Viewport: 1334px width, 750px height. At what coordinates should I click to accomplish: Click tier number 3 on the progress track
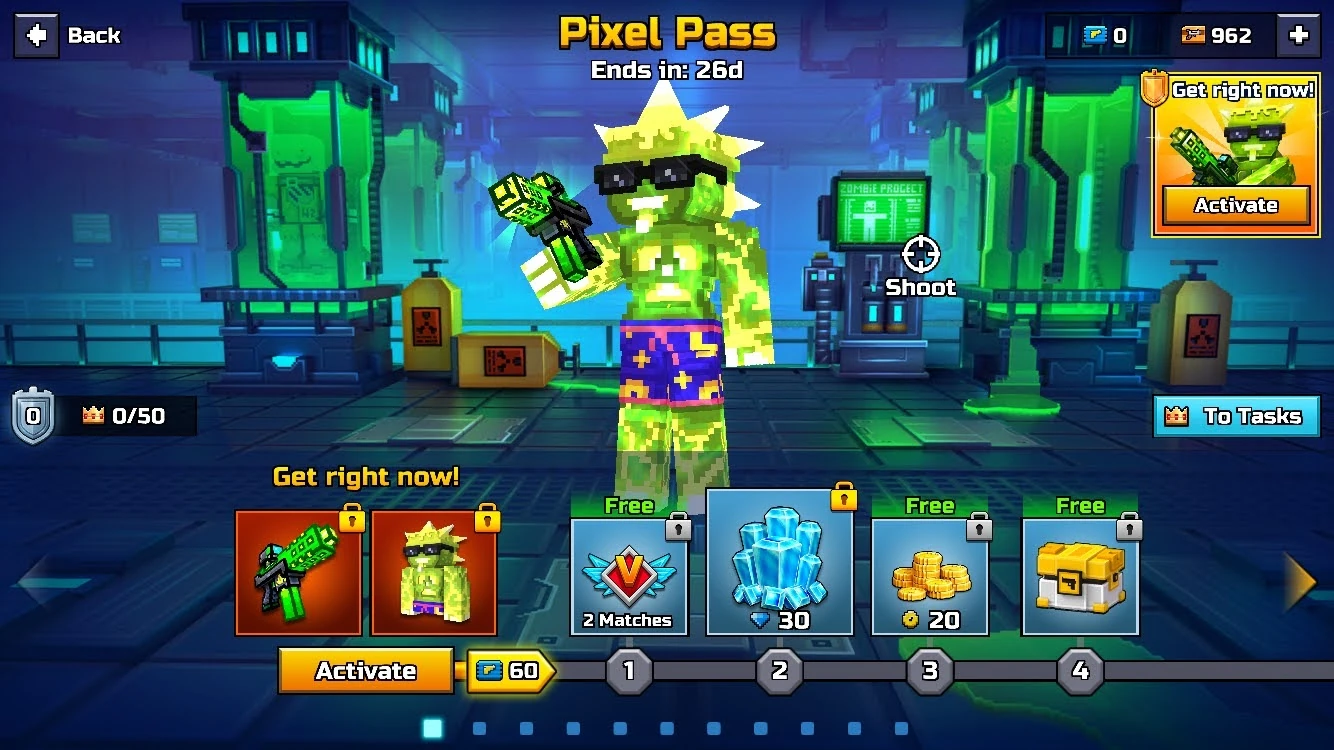(x=930, y=671)
